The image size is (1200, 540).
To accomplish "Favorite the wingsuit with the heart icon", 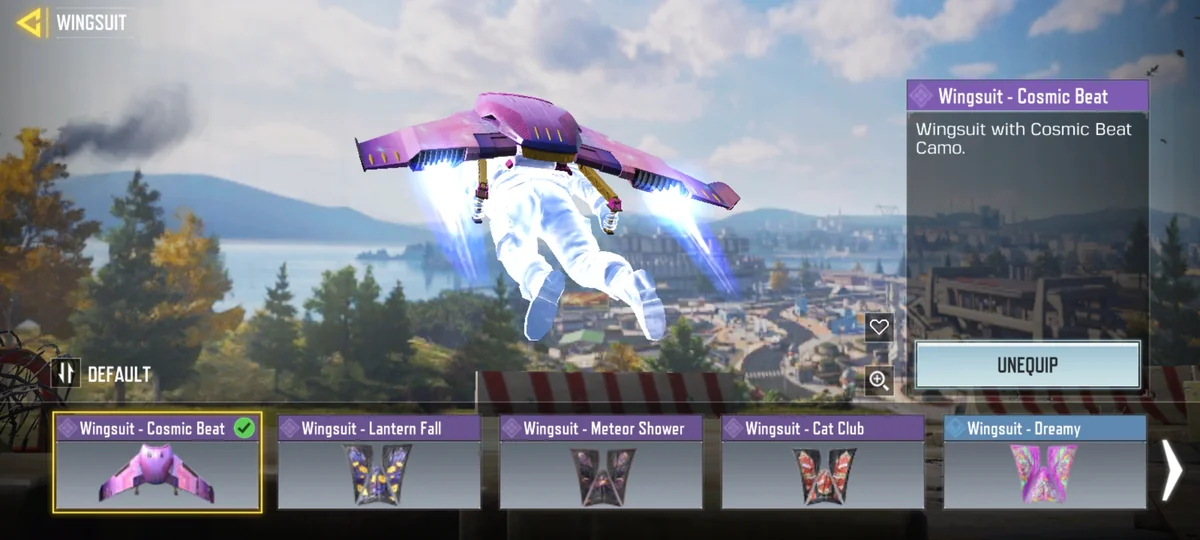I will click(x=879, y=327).
